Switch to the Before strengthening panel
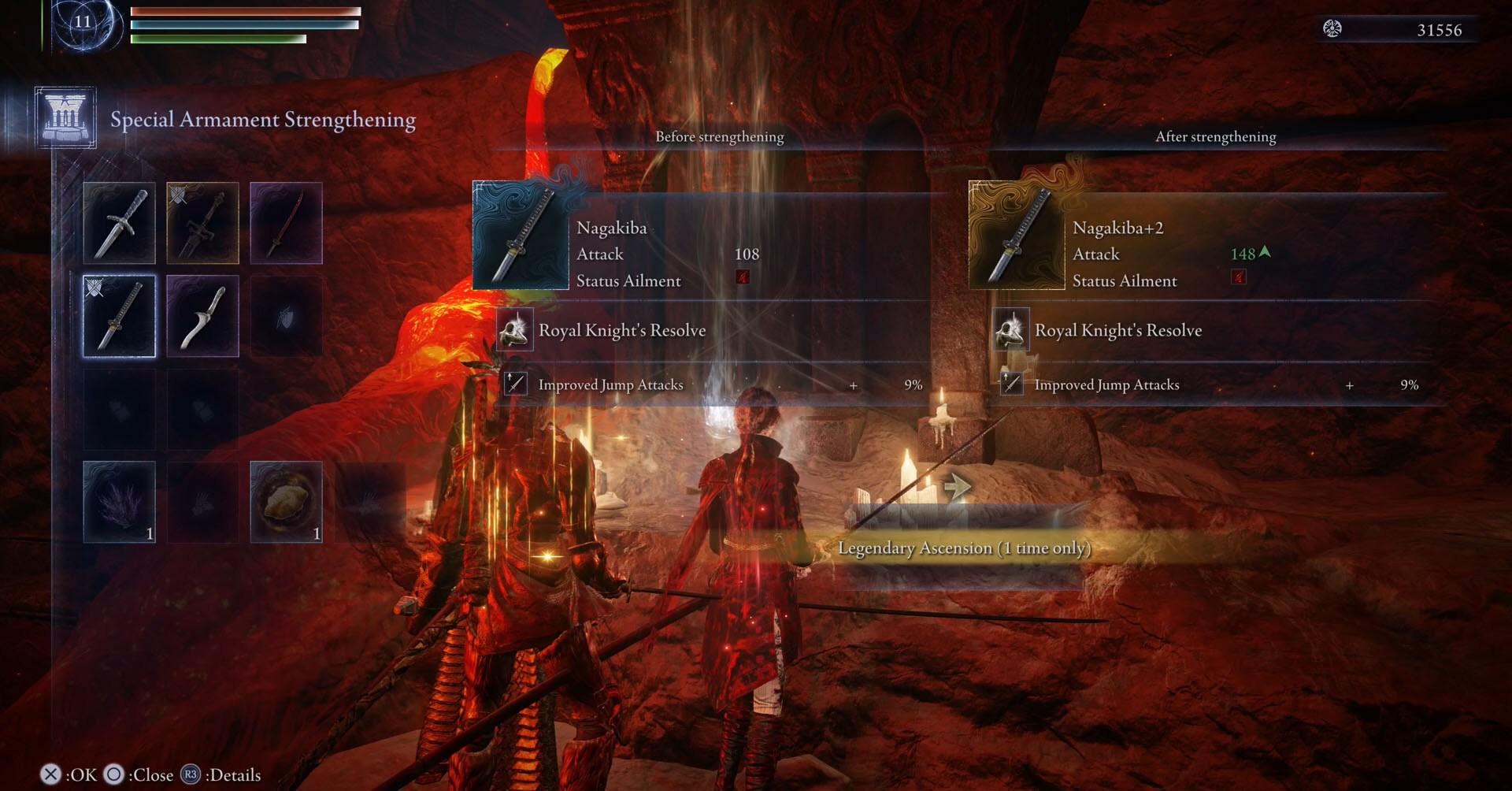 719,136
